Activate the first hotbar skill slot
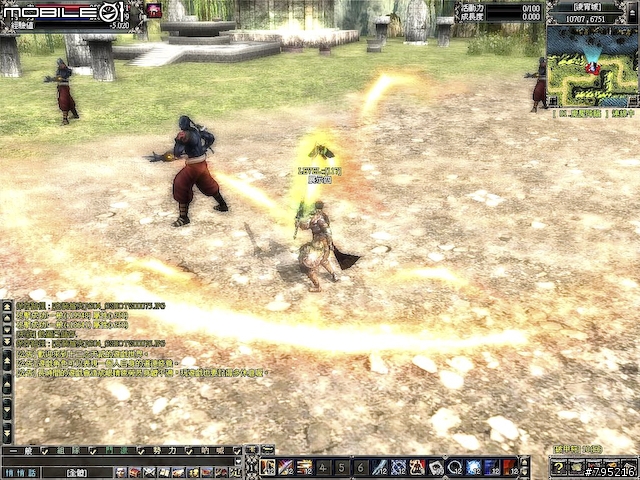Image resolution: width=640 pixels, height=480 pixels. [x=268, y=467]
